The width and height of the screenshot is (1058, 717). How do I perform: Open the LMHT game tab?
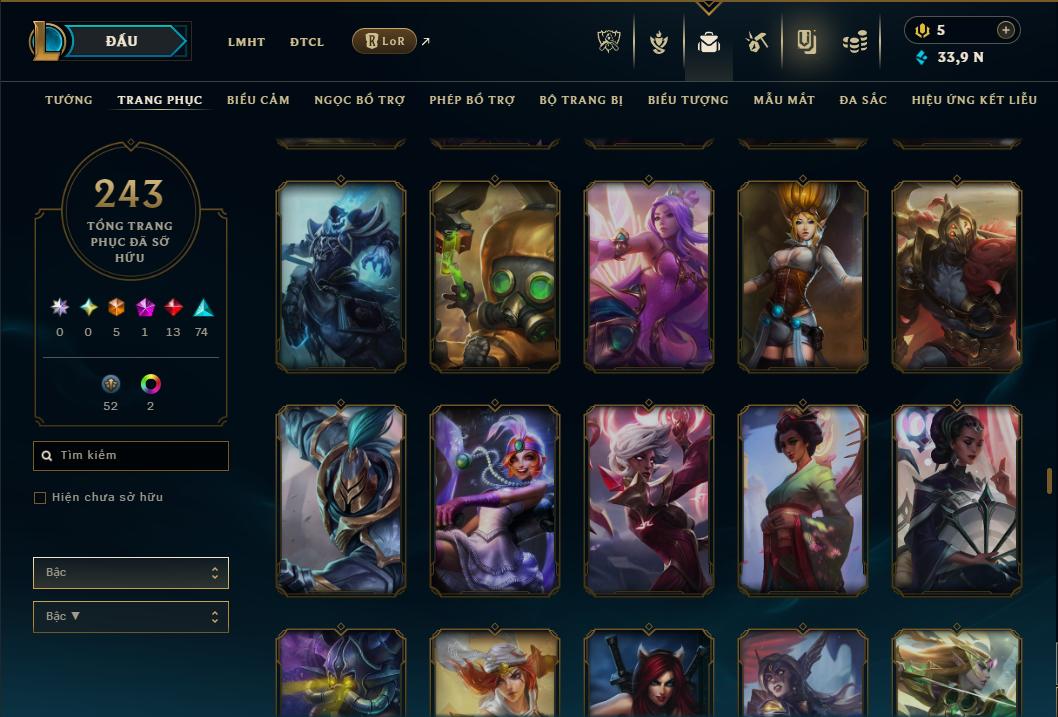pyautogui.click(x=246, y=42)
